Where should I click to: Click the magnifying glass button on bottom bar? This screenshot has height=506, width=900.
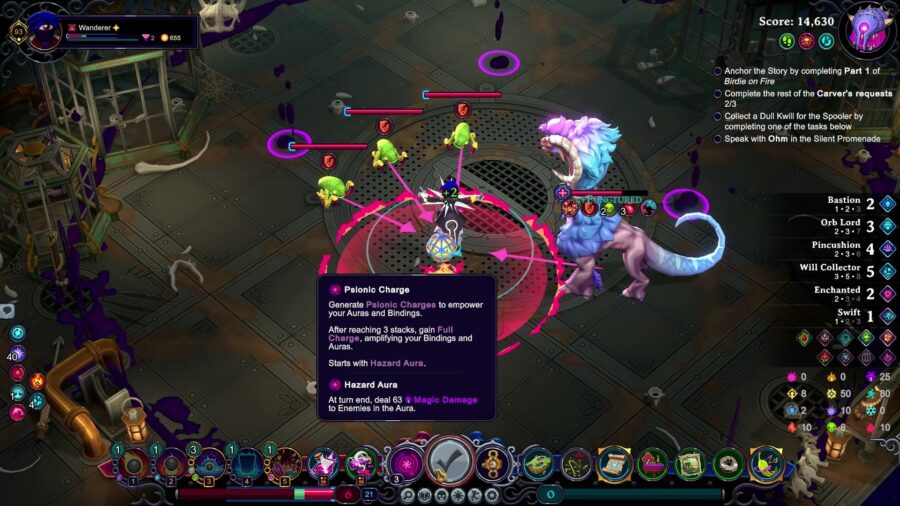[x=410, y=494]
